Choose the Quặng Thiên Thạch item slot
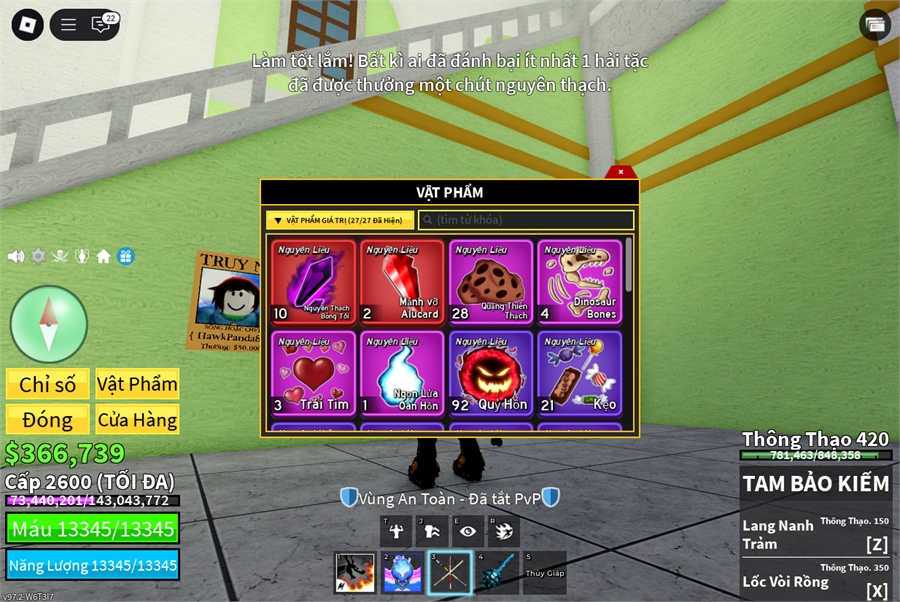This screenshot has height=602, width=900. pyautogui.click(x=491, y=282)
